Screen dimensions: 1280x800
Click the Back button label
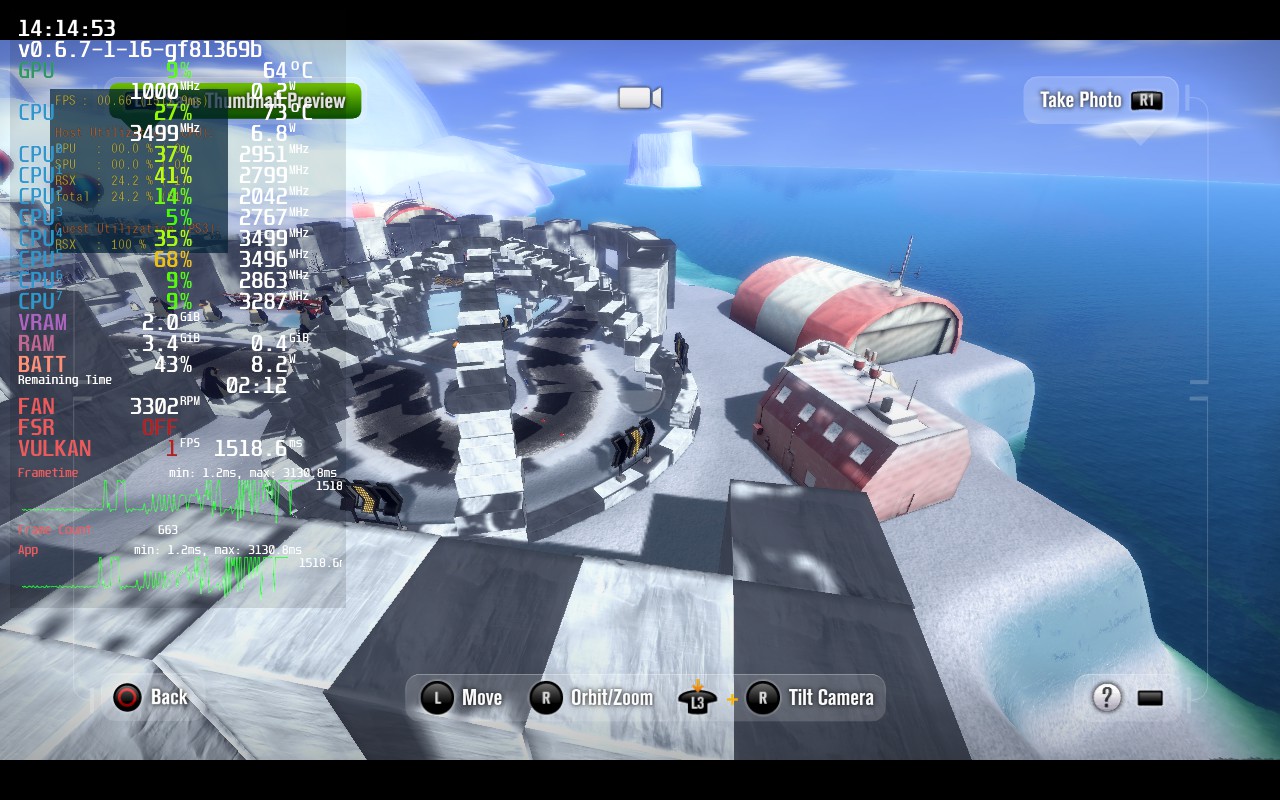pos(170,698)
